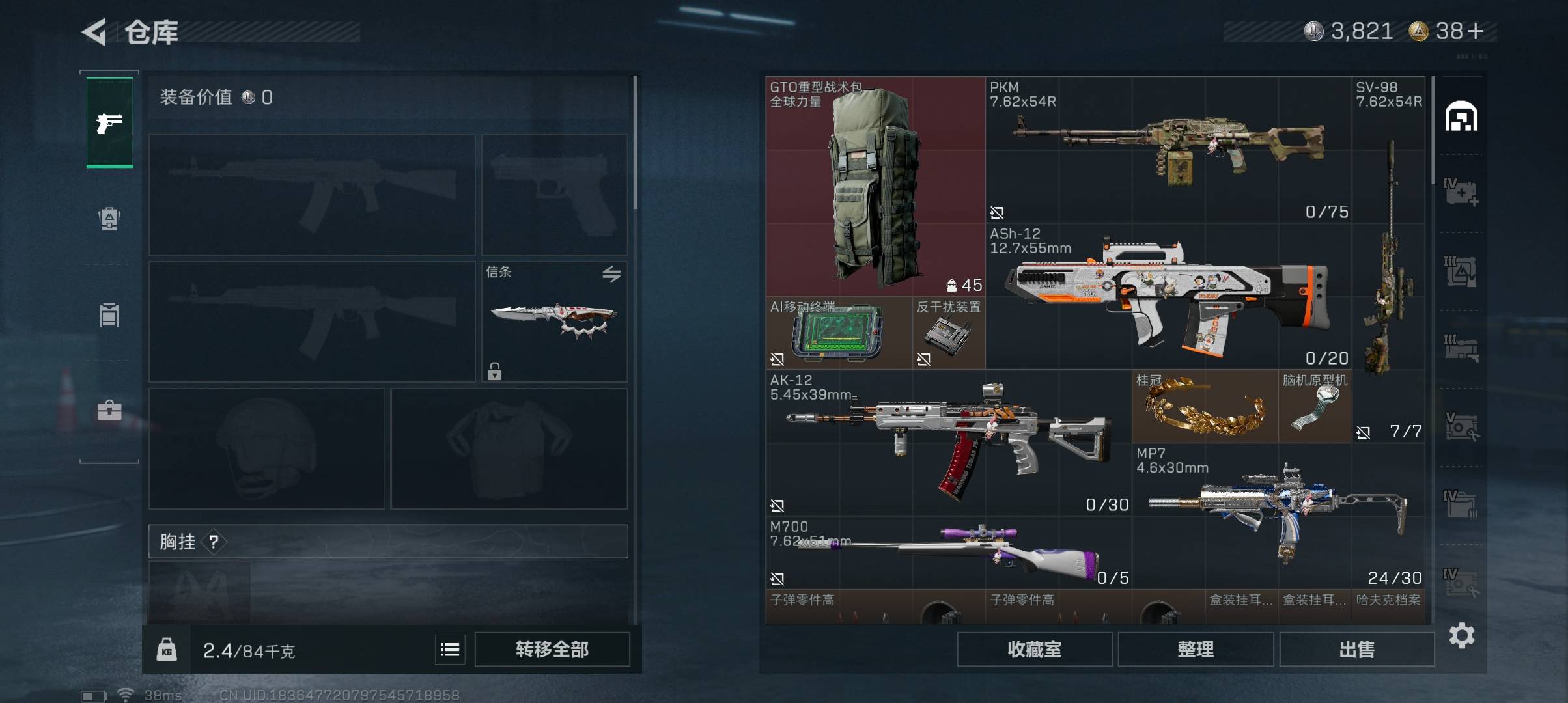This screenshot has height=703, width=1568.
Task: Select the AK-12 rifle item
Action: click(948, 443)
